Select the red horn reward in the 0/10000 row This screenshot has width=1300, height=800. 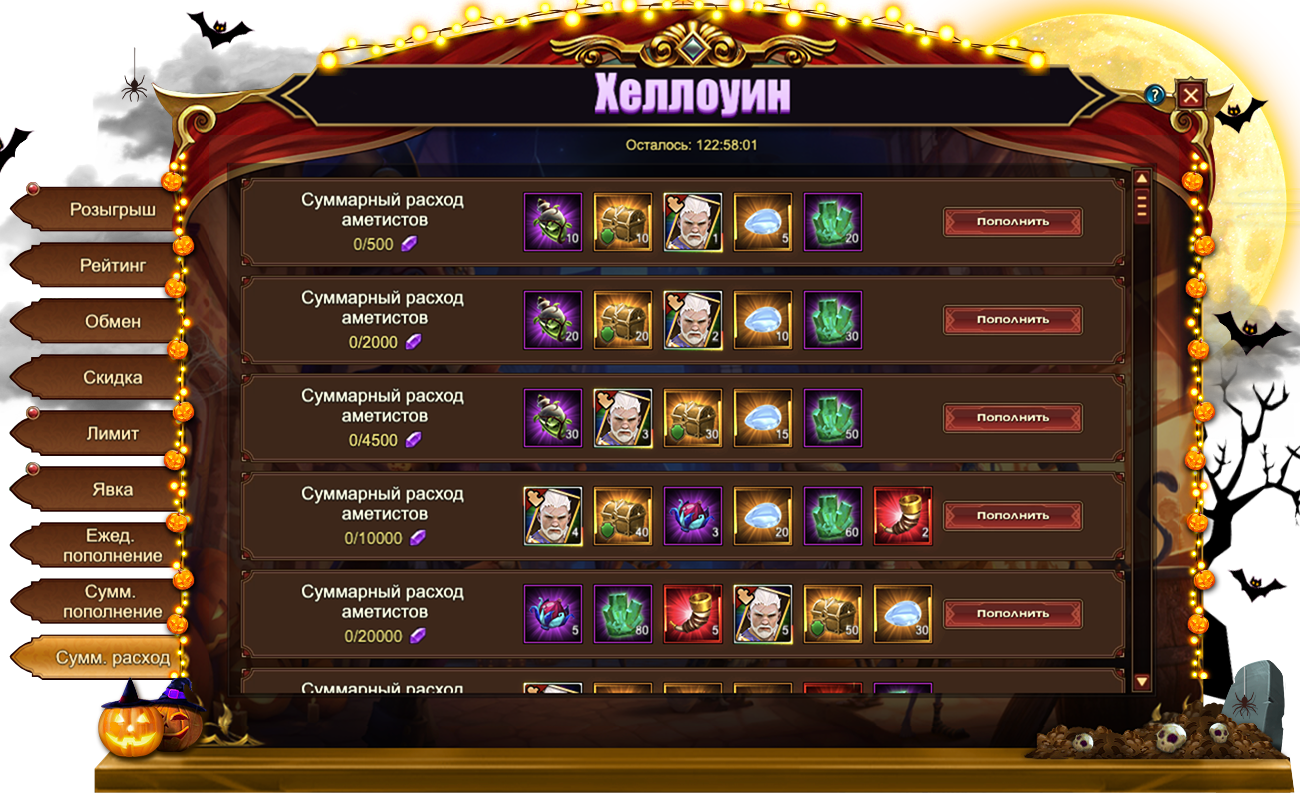902,516
